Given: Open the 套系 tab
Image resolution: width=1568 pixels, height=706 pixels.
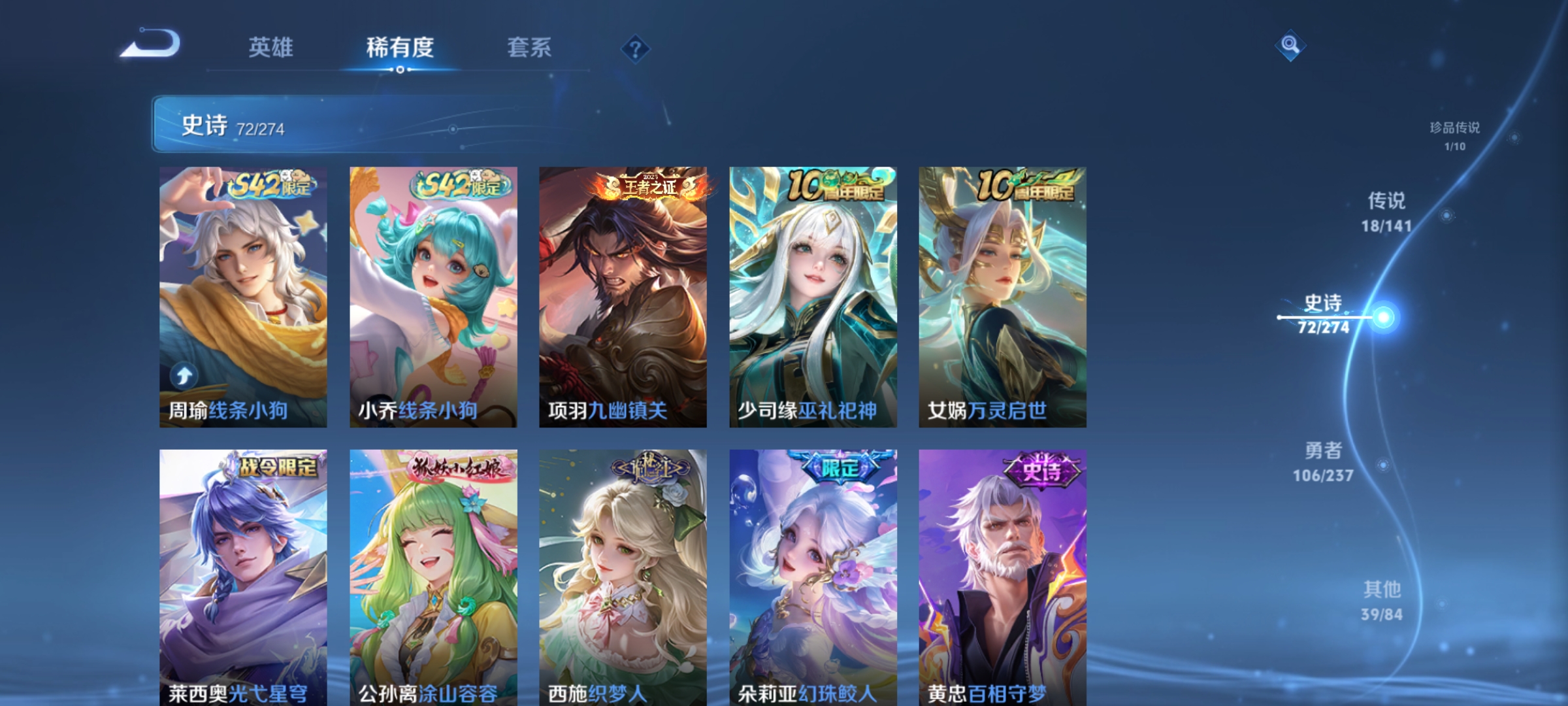Looking at the screenshot, I should pyautogui.click(x=529, y=47).
